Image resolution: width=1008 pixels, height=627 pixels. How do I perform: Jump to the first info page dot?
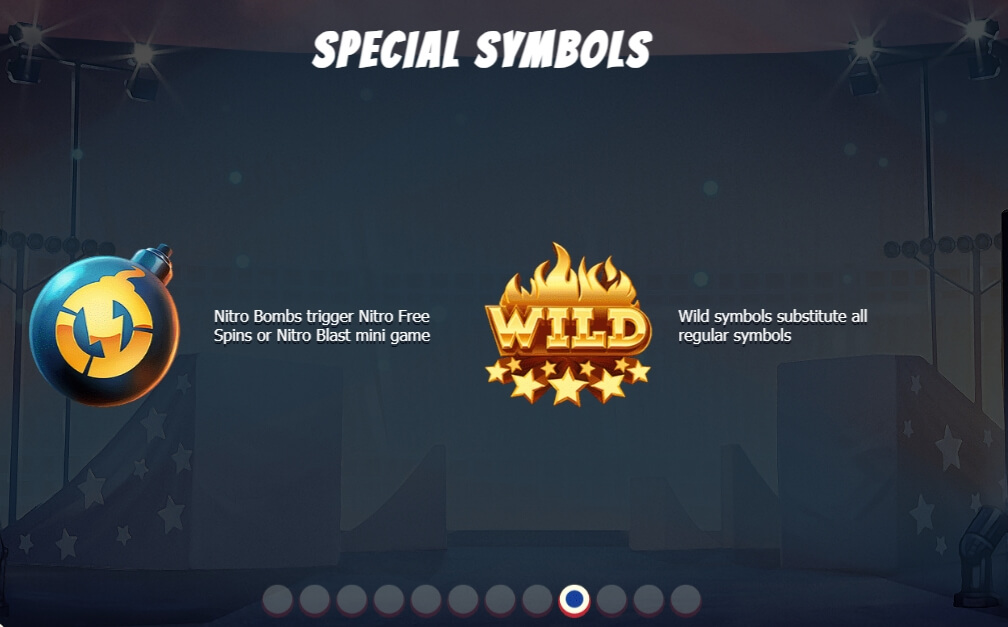[x=277, y=600]
